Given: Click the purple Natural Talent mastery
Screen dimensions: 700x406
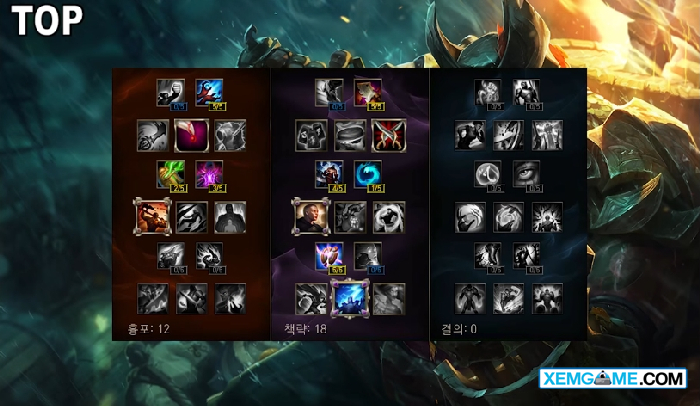Looking at the screenshot, I should click(209, 174).
